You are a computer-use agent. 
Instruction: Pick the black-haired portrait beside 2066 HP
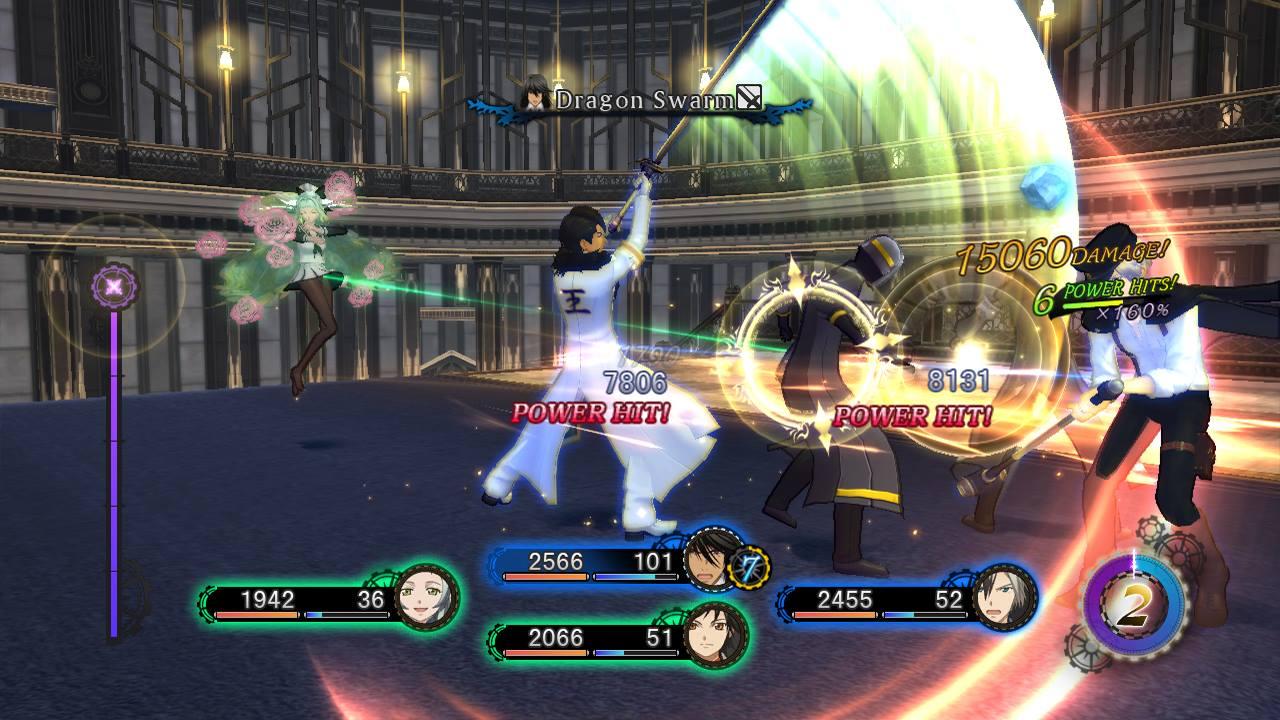click(714, 637)
